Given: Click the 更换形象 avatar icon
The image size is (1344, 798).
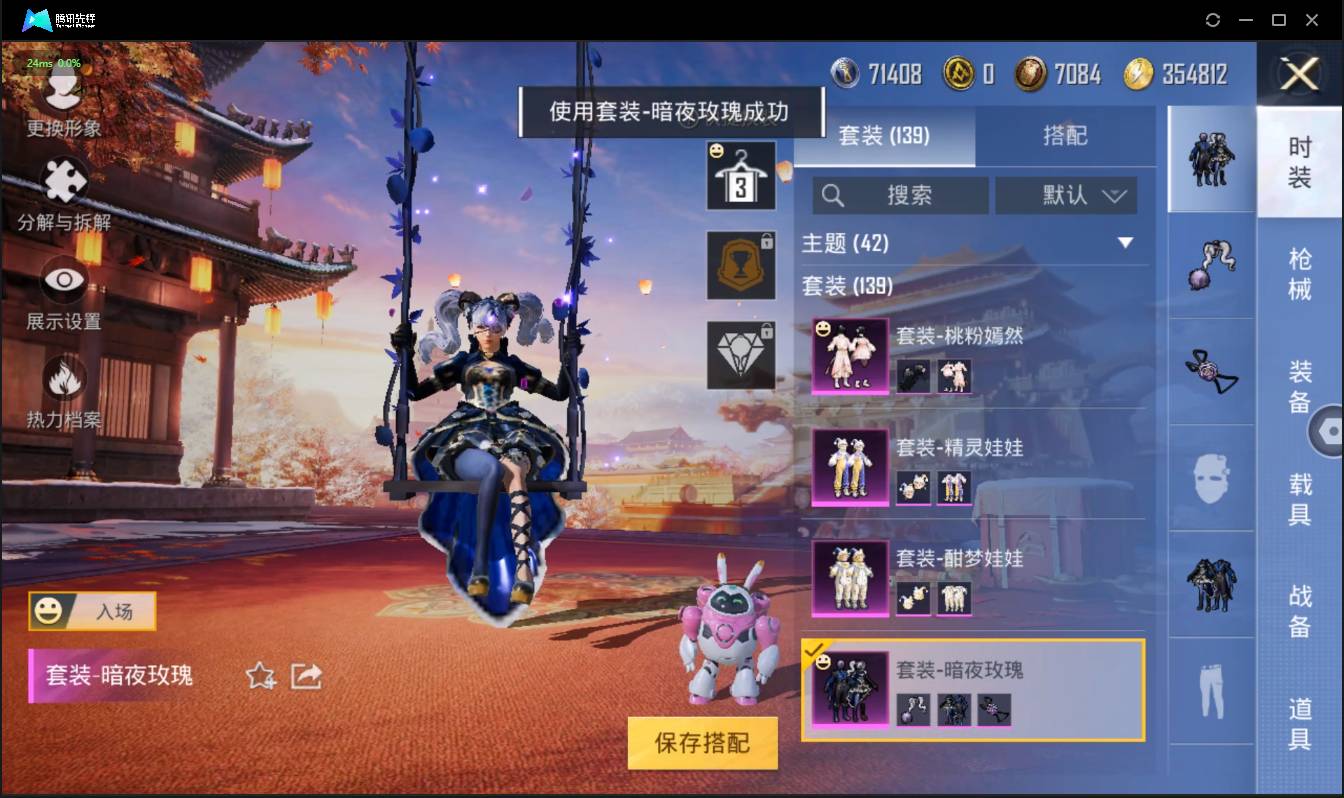Looking at the screenshot, I should [x=62, y=90].
